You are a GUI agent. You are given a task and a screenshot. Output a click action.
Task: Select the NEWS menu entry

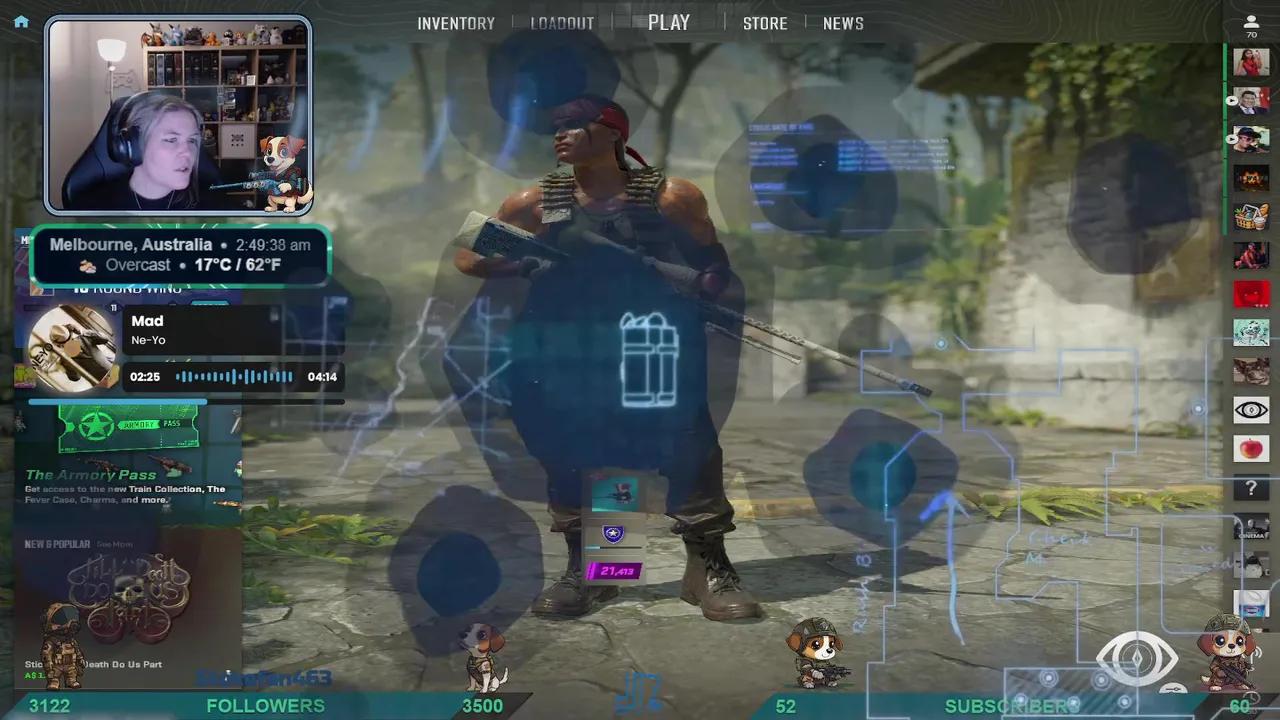coord(843,22)
